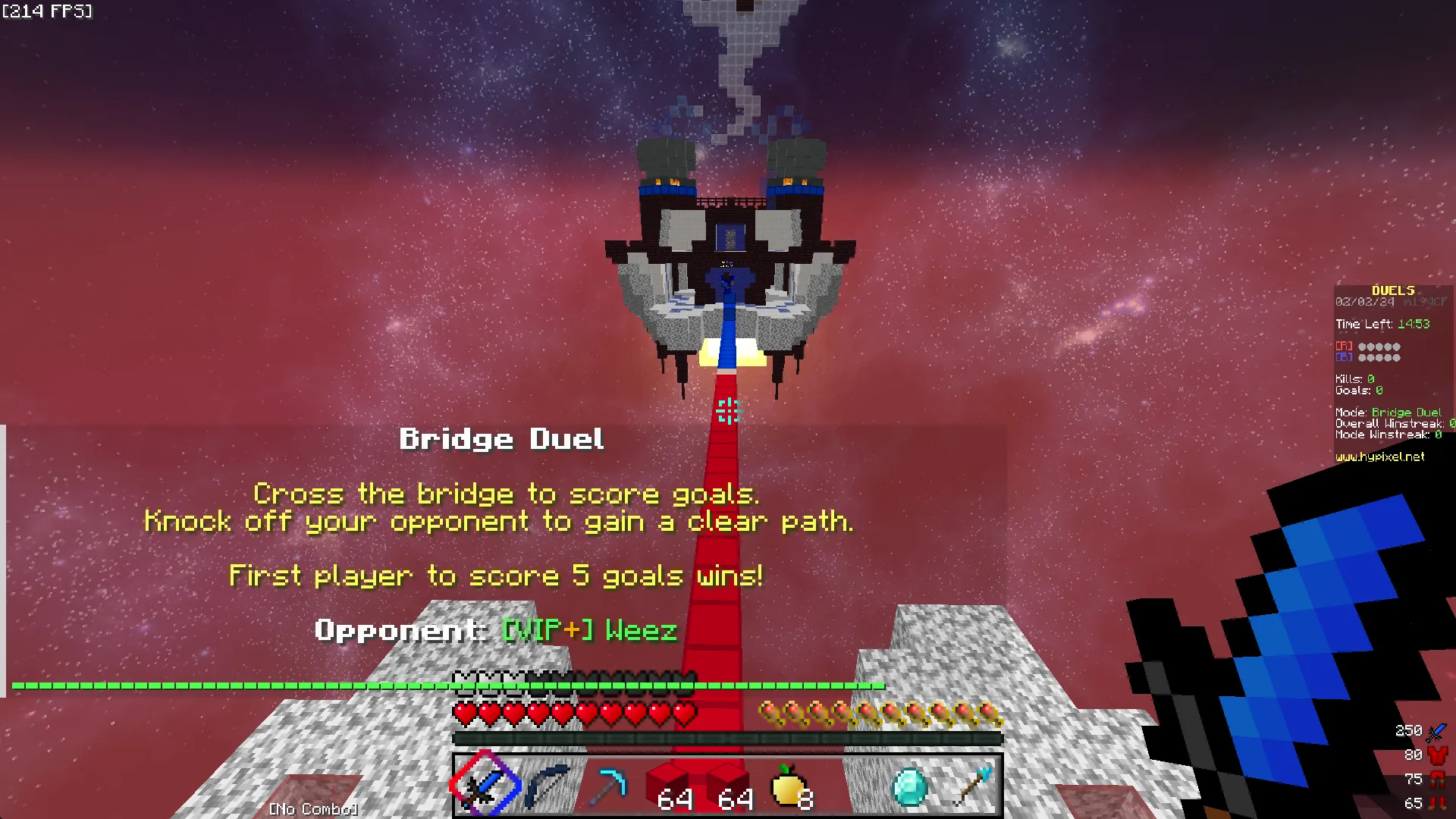Click the www.hypixel.net link

pyautogui.click(x=1379, y=457)
